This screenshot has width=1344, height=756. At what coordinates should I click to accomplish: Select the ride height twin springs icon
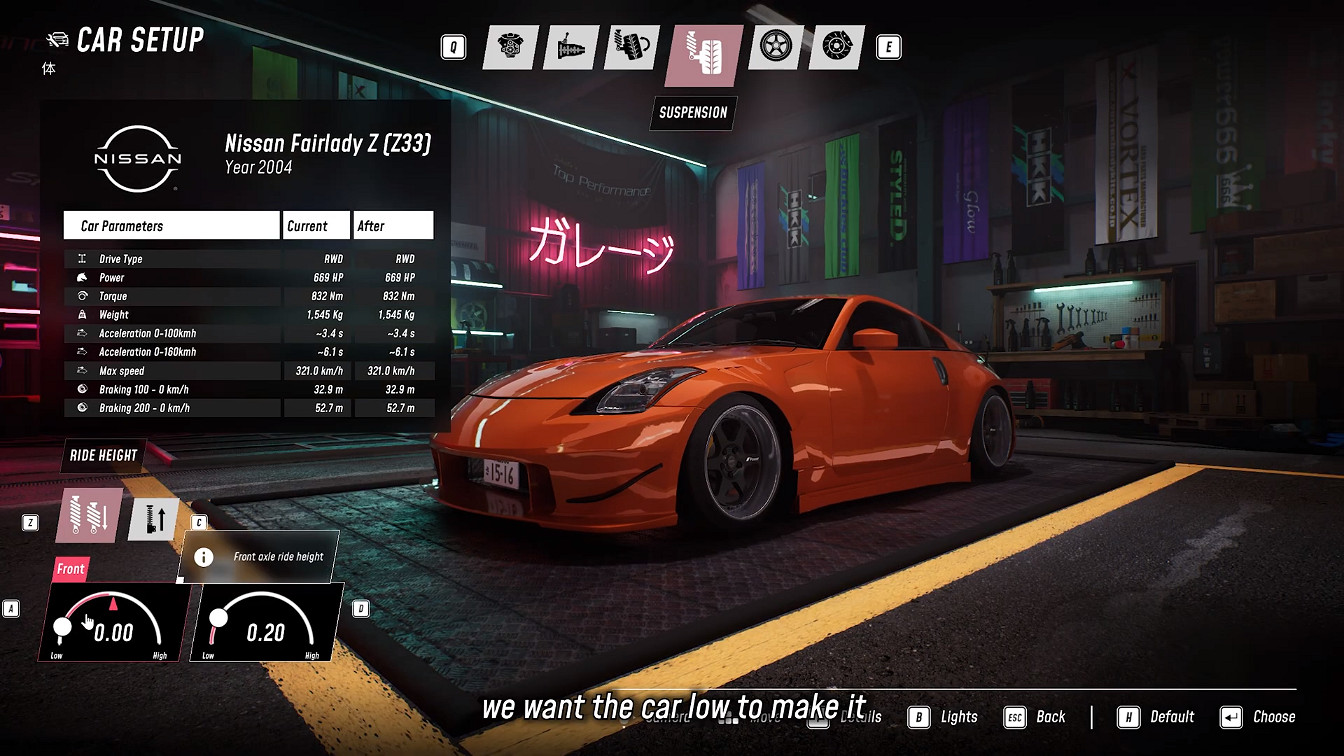[92, 516]
